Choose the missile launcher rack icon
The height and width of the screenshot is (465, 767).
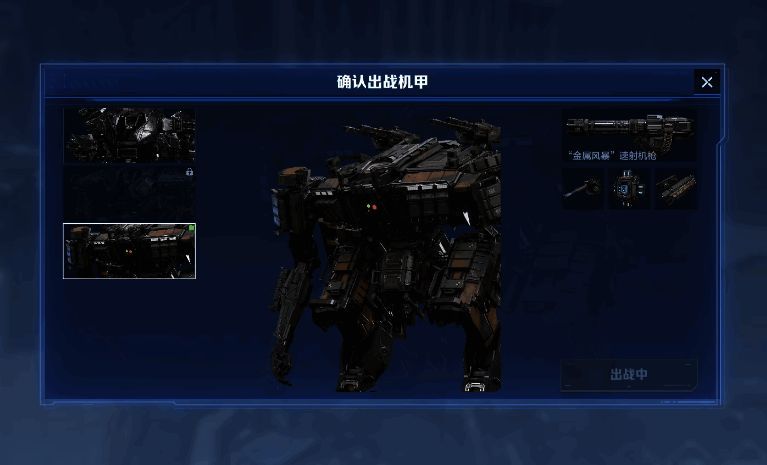(x=676, y=188)
